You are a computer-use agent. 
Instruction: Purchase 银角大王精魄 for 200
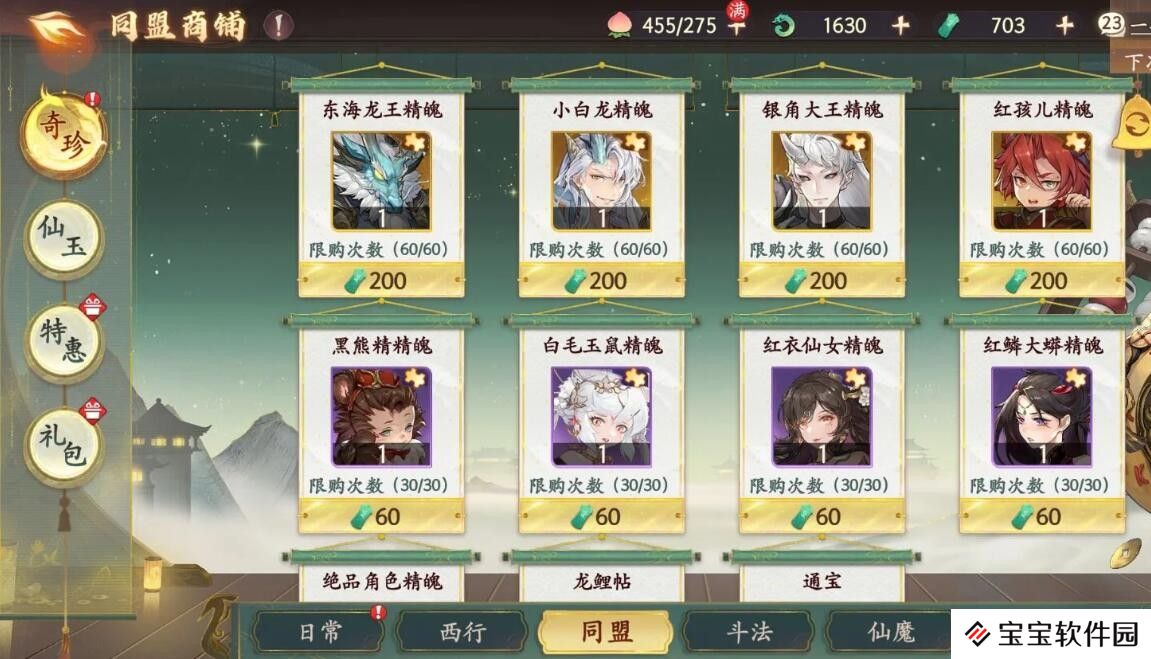821,281
